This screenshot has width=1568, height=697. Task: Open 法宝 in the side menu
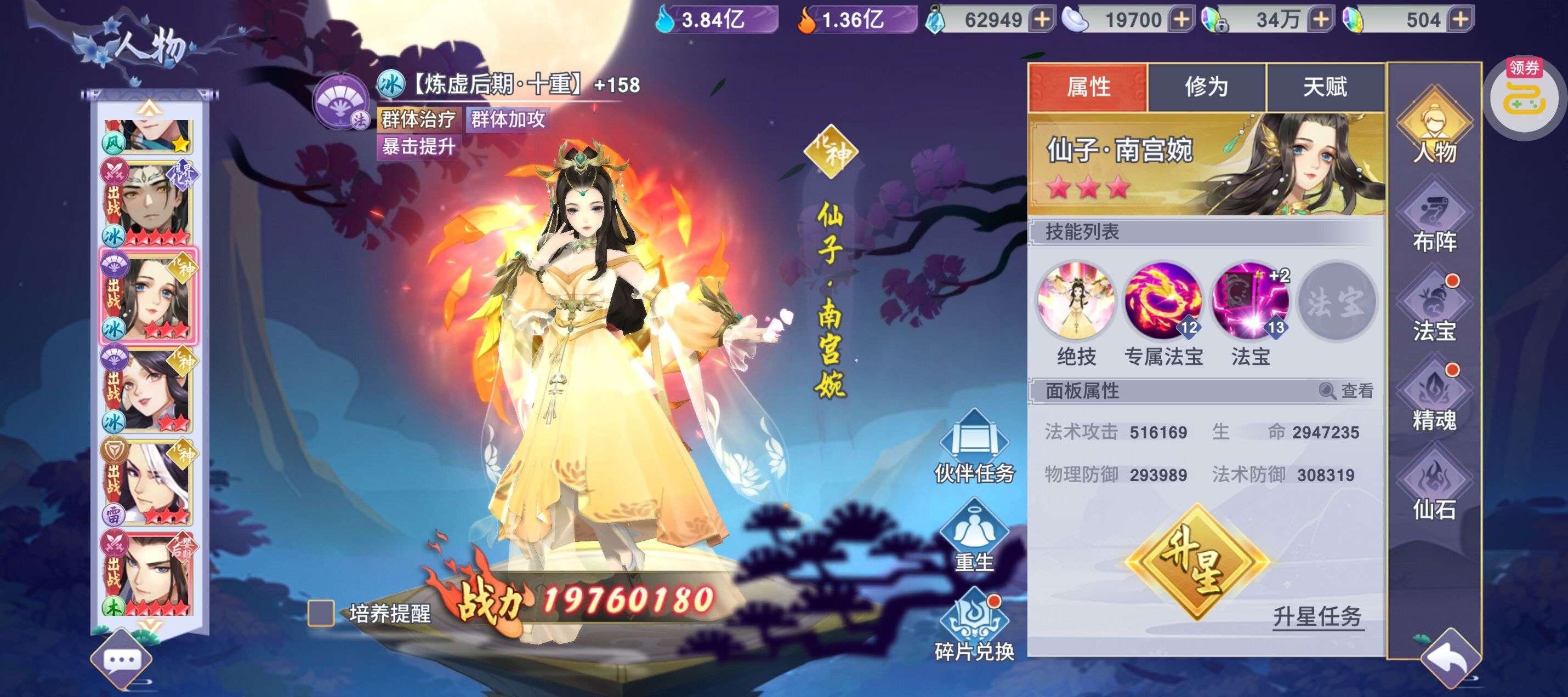(1434, 309)
